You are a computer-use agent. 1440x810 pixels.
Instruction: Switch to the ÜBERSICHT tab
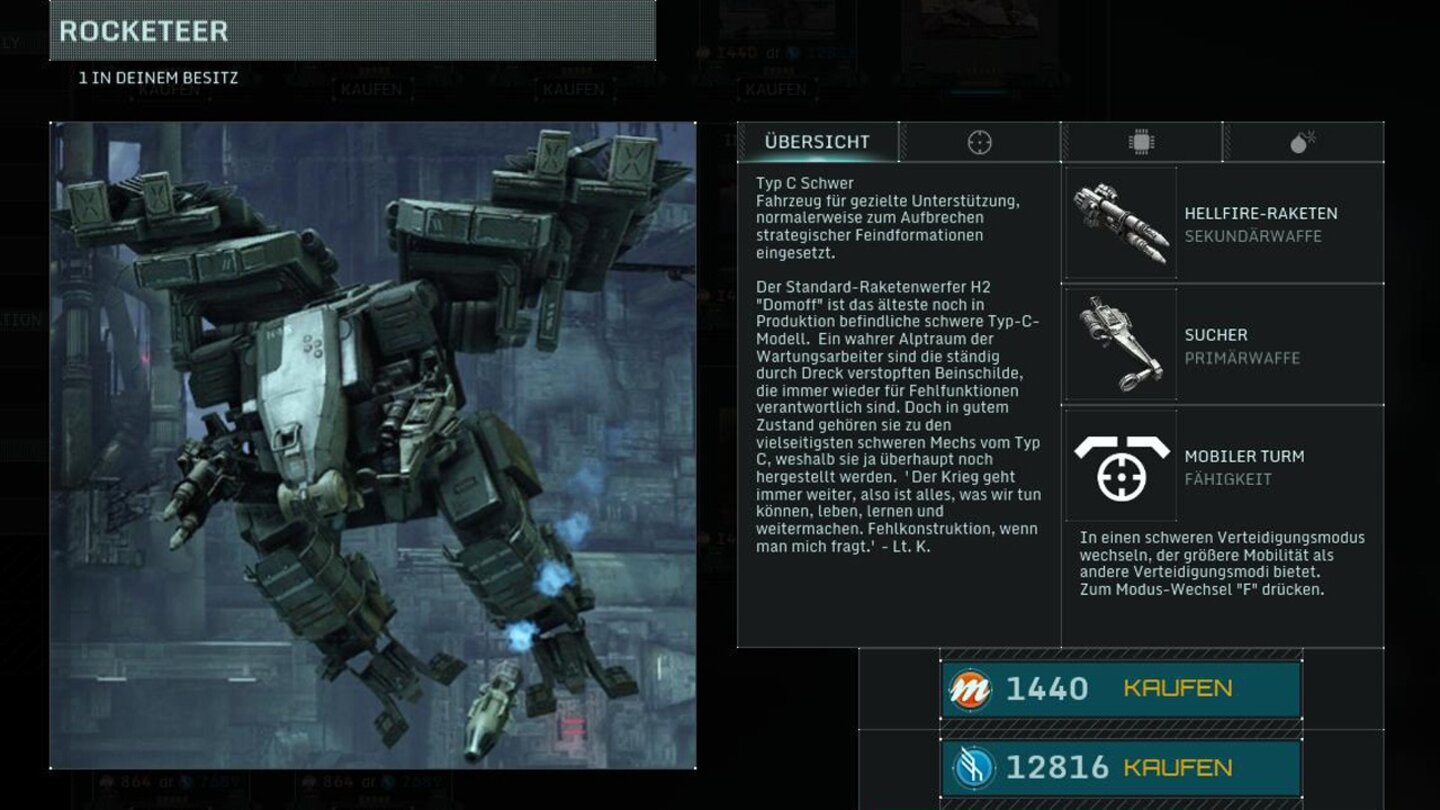click(818, 142)
